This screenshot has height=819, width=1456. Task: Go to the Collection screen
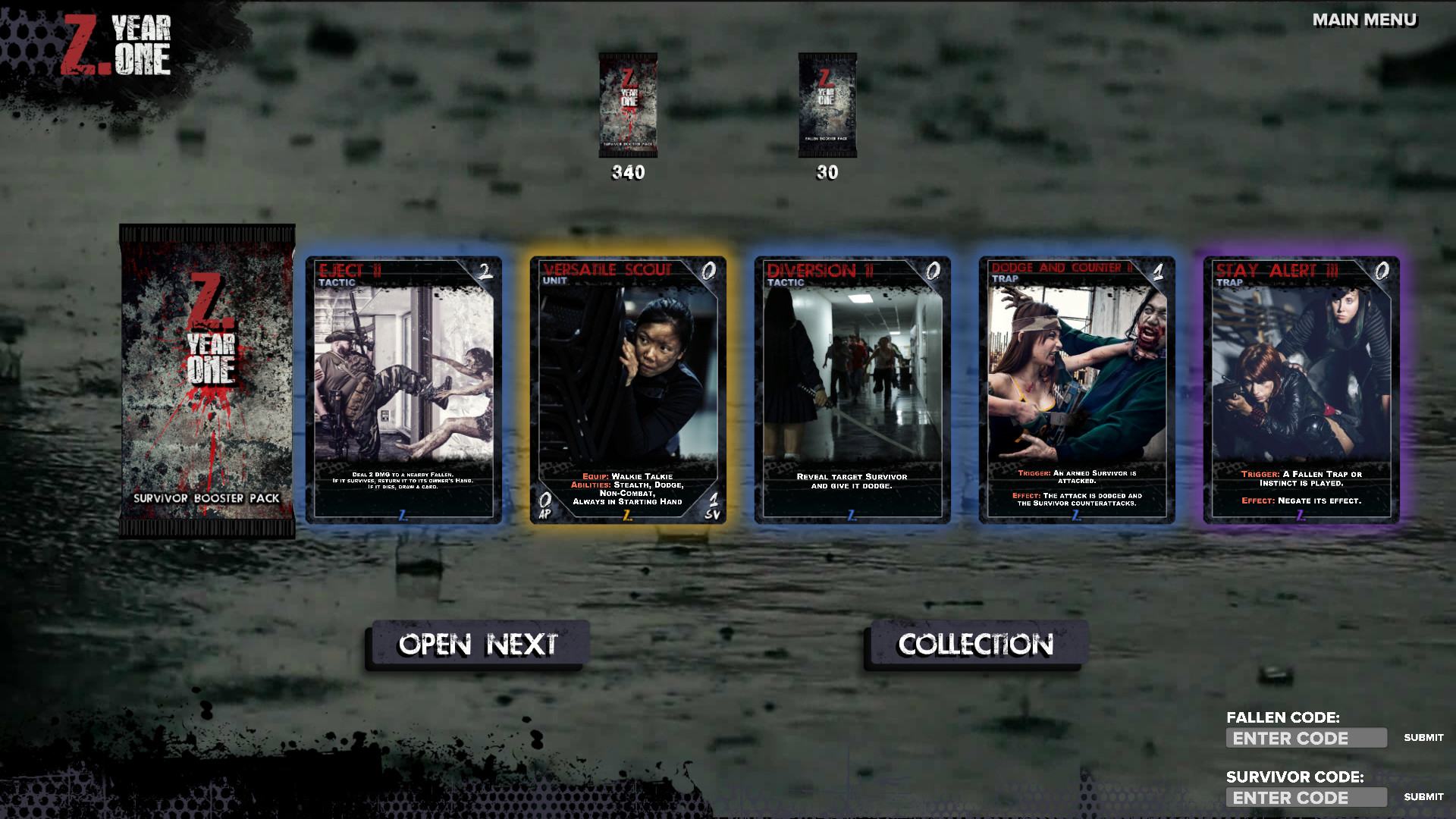pyautogui.click(x=976, y=645)
